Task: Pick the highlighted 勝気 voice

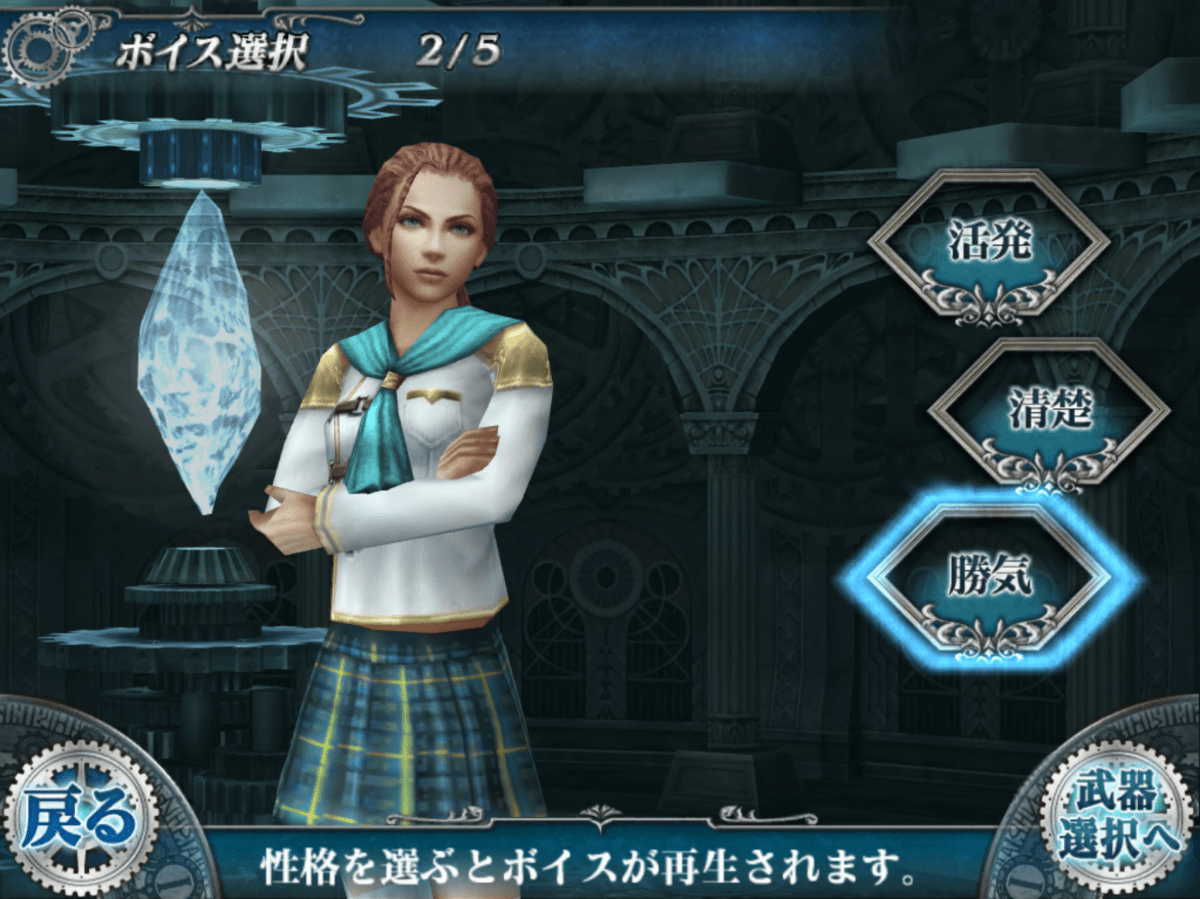Action: pyautogui.click(x=988, y=578)
